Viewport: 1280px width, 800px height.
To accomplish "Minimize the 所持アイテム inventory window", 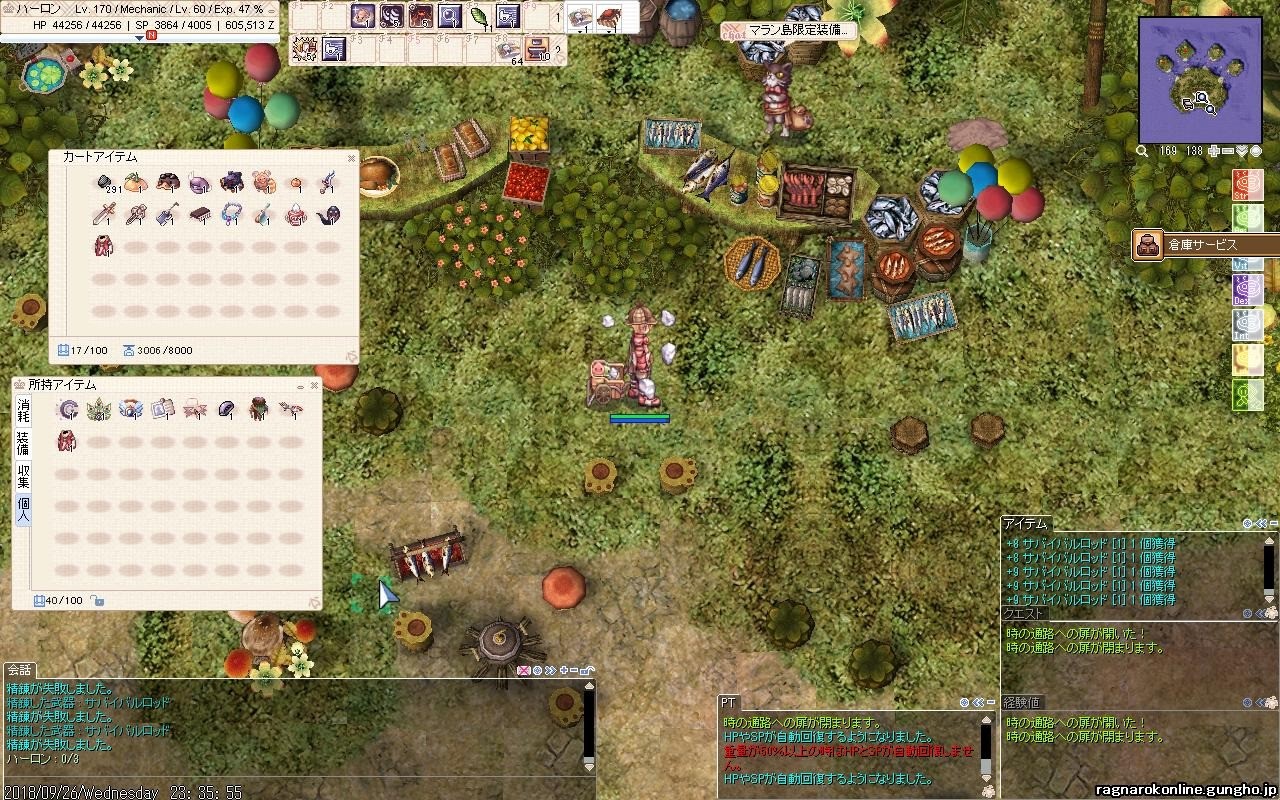I will (300, 385).
